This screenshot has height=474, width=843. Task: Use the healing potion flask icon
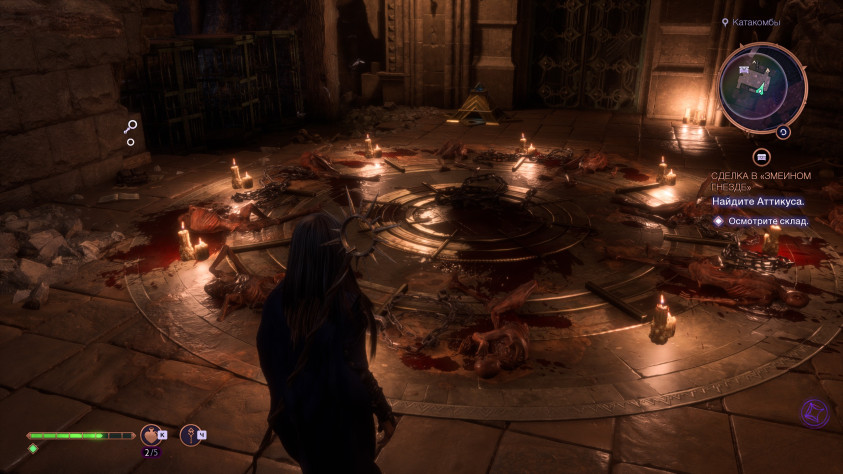coord(151,435)
